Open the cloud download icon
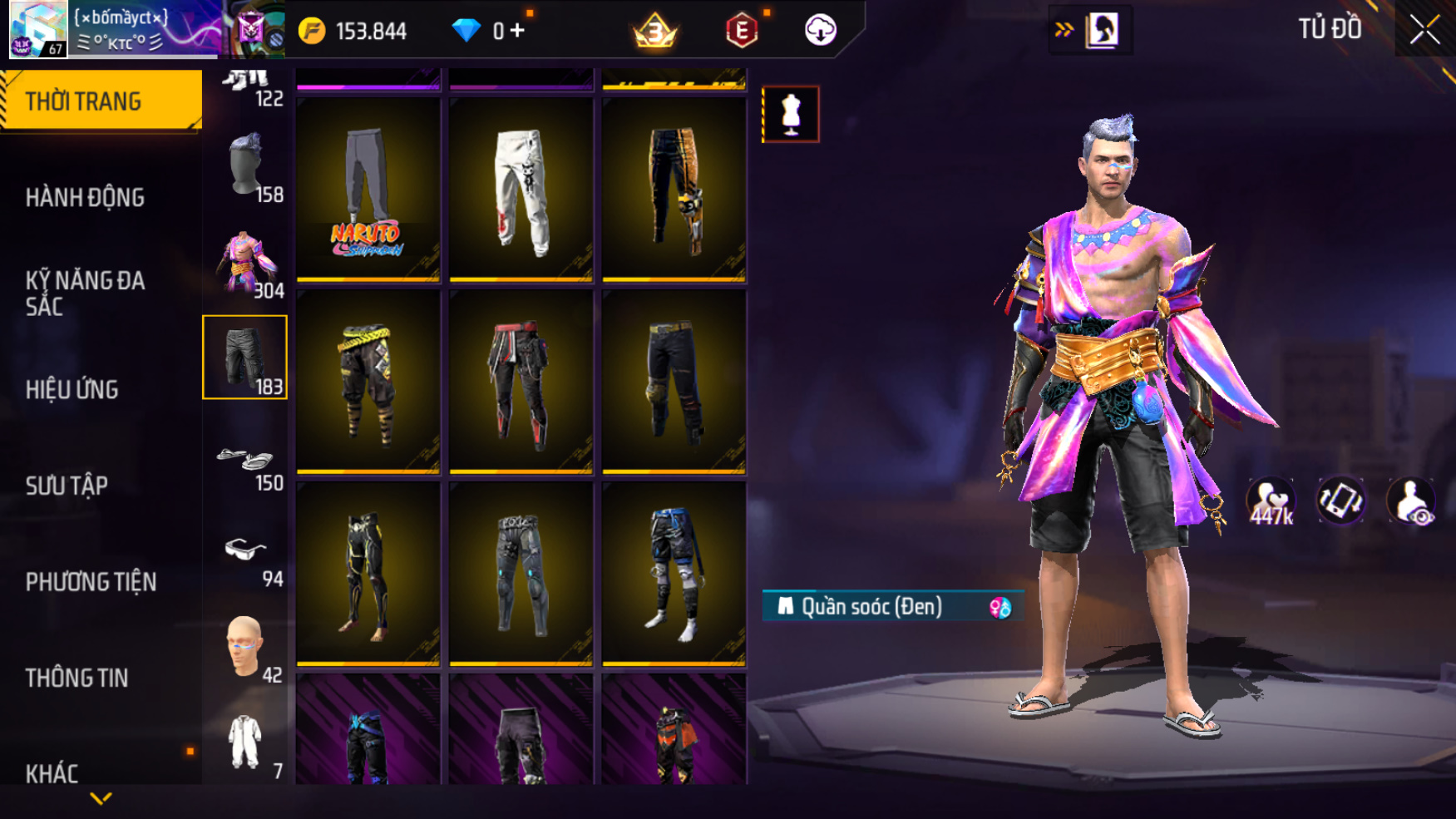The height and width of the screenshot is (819, 1456). [820, 31]
